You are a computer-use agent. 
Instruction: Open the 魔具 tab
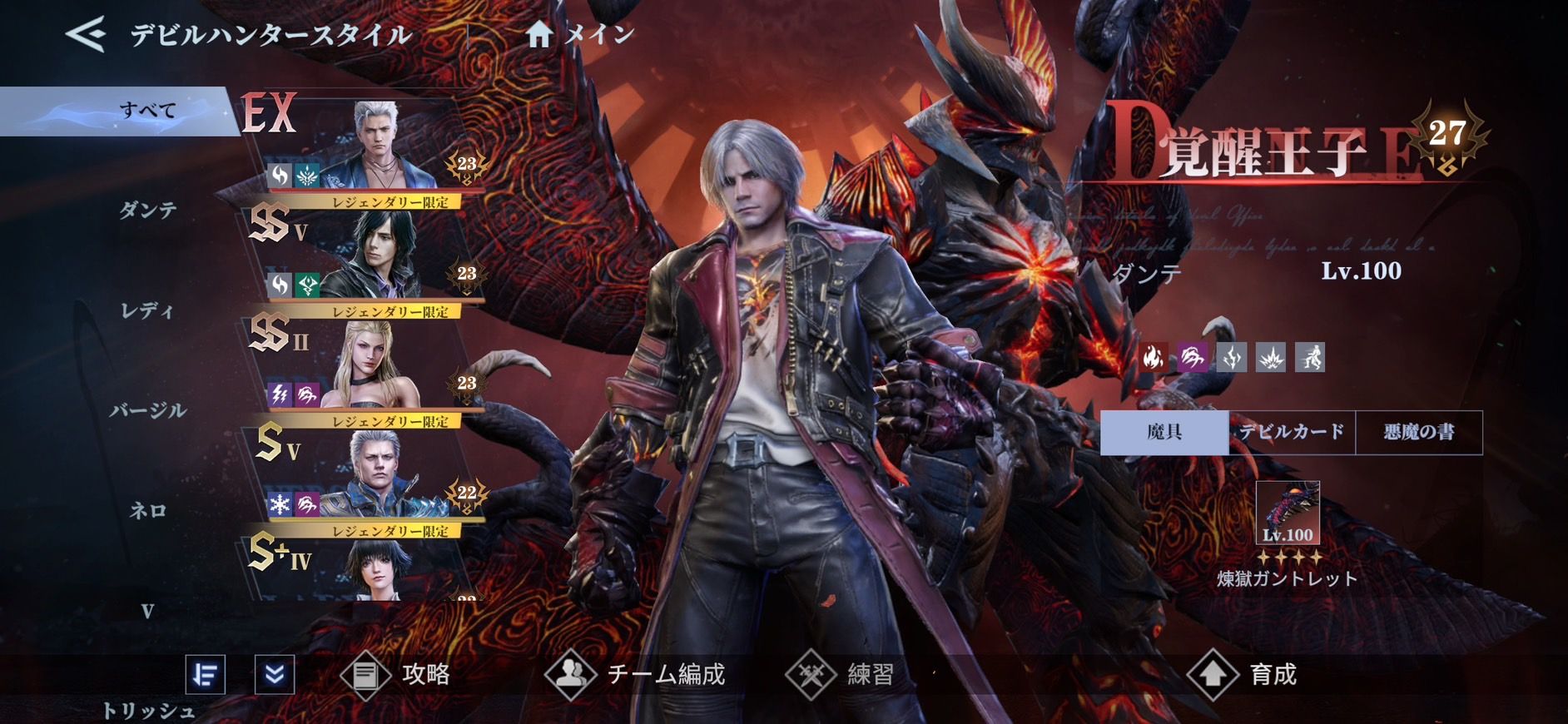pos(1164,432)
